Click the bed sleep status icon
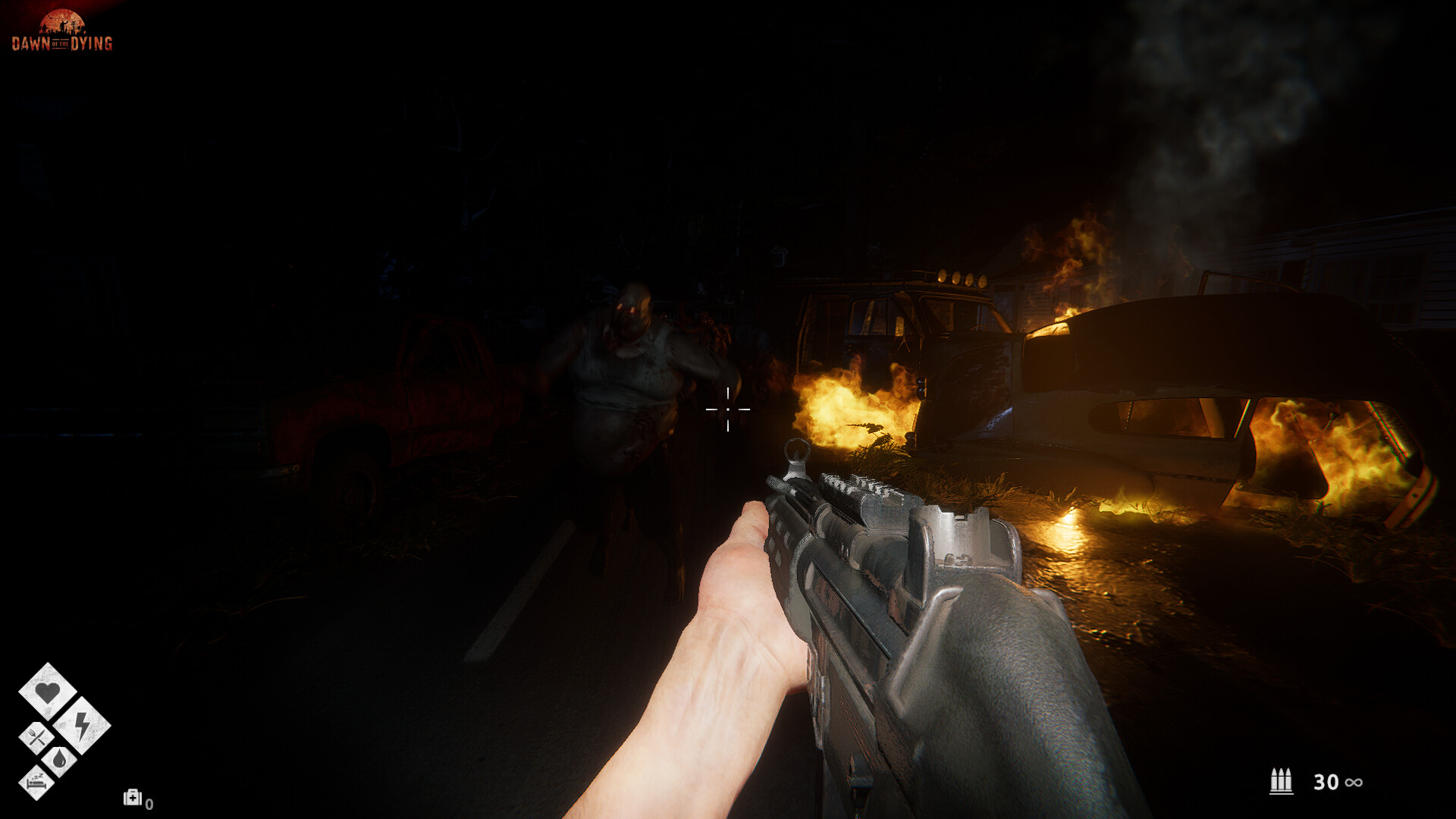 pyautogui.click(x=36, y=782)
